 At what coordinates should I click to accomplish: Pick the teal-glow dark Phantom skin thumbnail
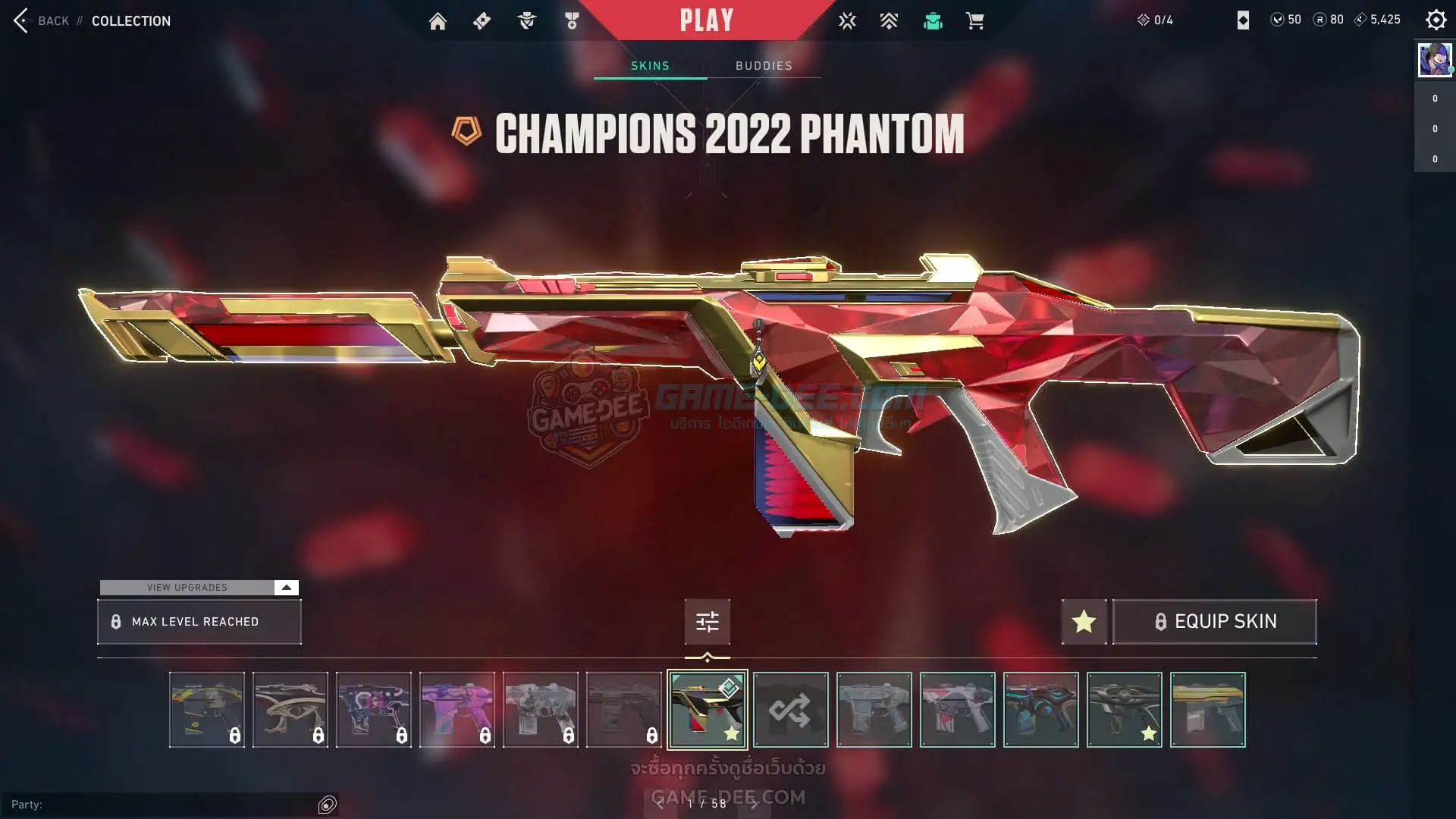coord(1040,710)
